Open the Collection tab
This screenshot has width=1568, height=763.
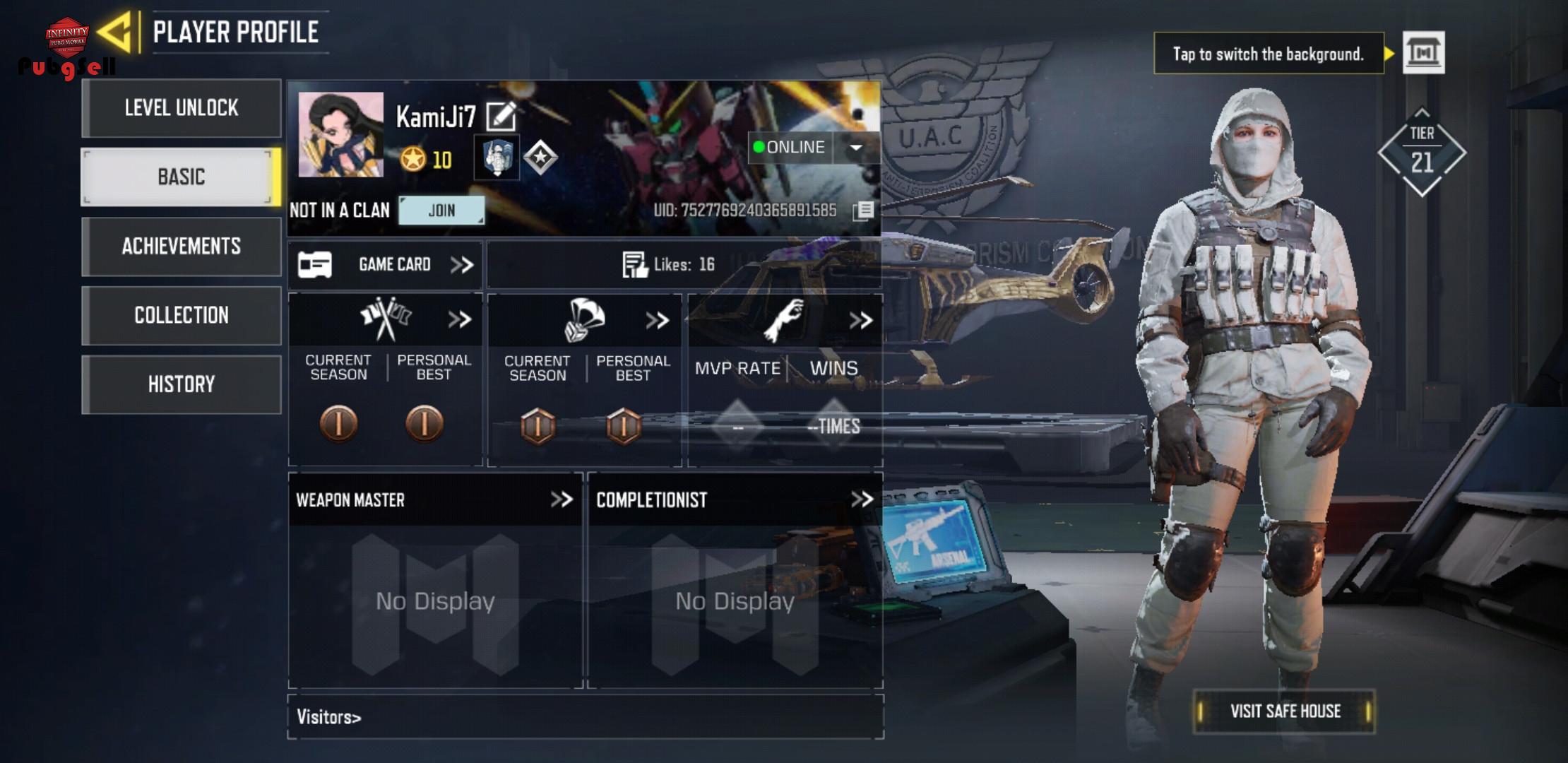[182, 315]
